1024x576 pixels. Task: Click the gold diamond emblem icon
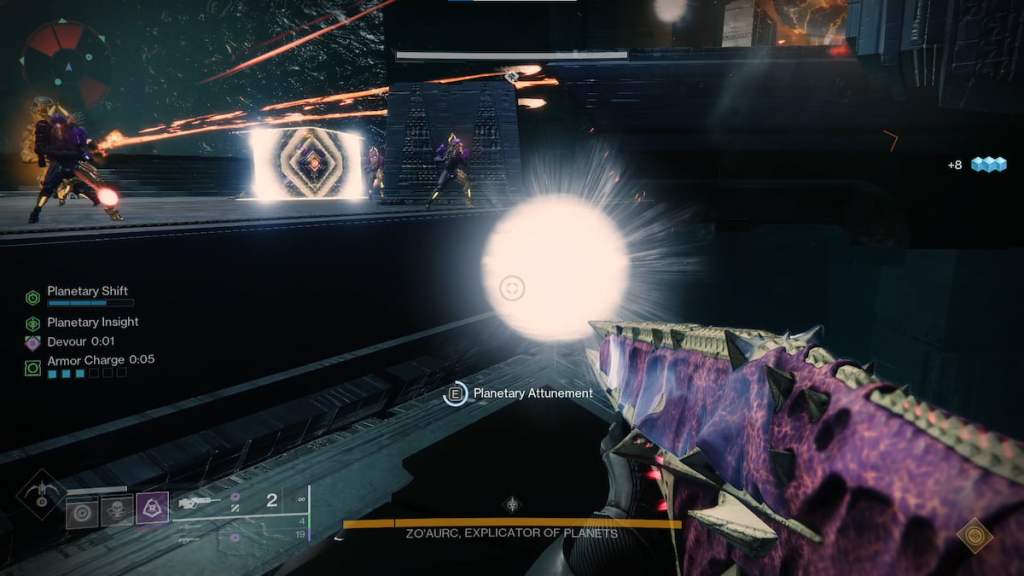click(975, 535)
